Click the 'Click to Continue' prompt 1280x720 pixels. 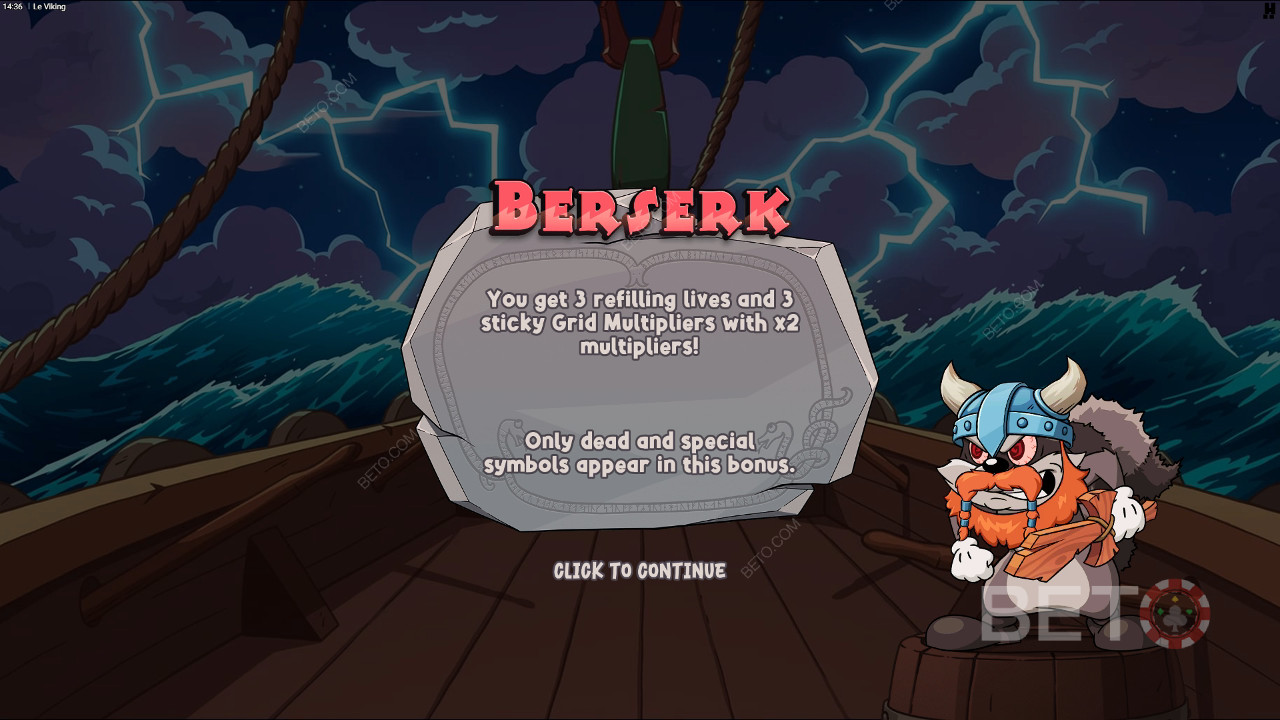pos(640,571)
